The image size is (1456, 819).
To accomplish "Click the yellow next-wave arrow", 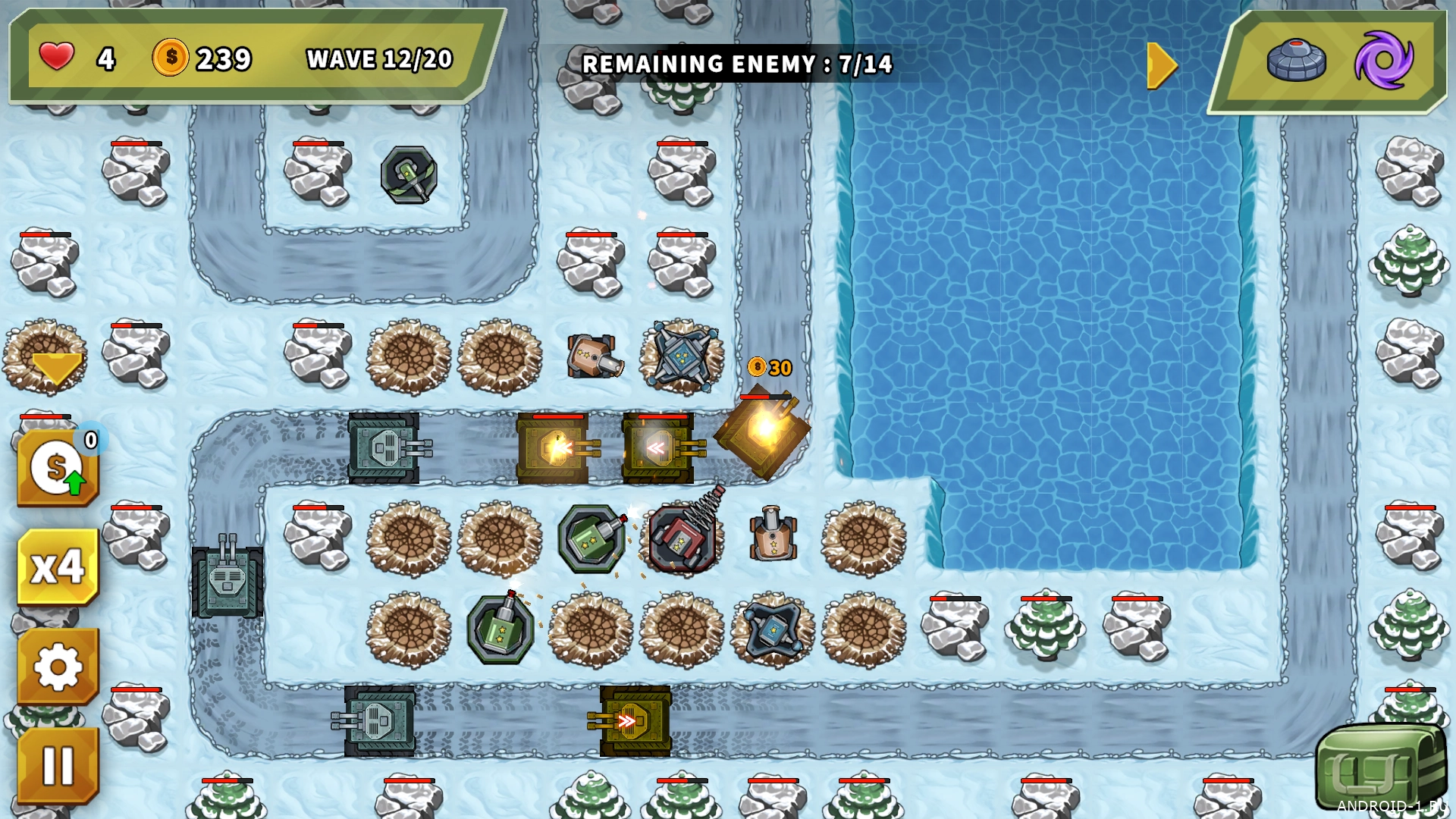I will [x=1161, y=66].
